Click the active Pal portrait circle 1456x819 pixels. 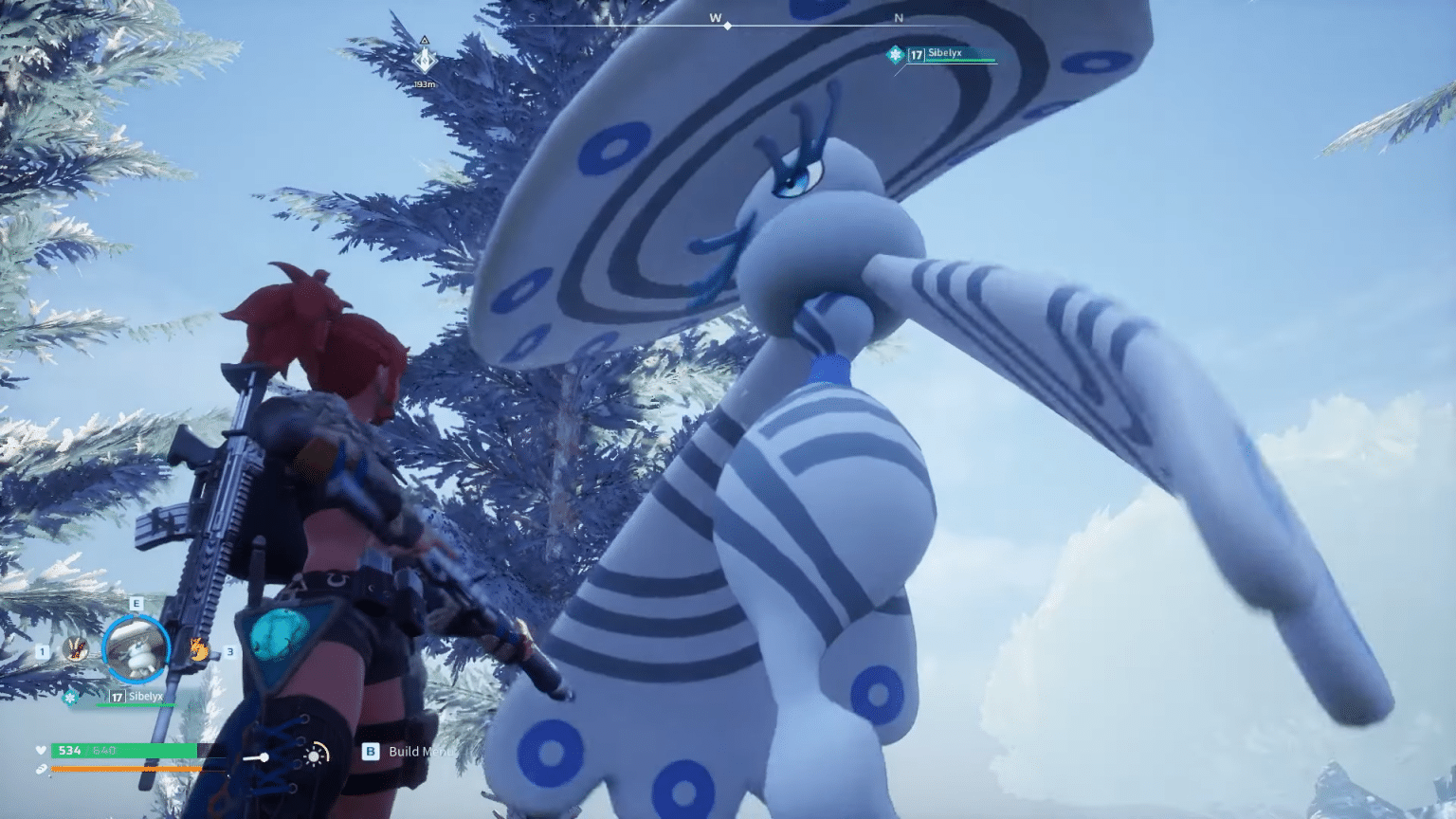(x=136, y=647)
